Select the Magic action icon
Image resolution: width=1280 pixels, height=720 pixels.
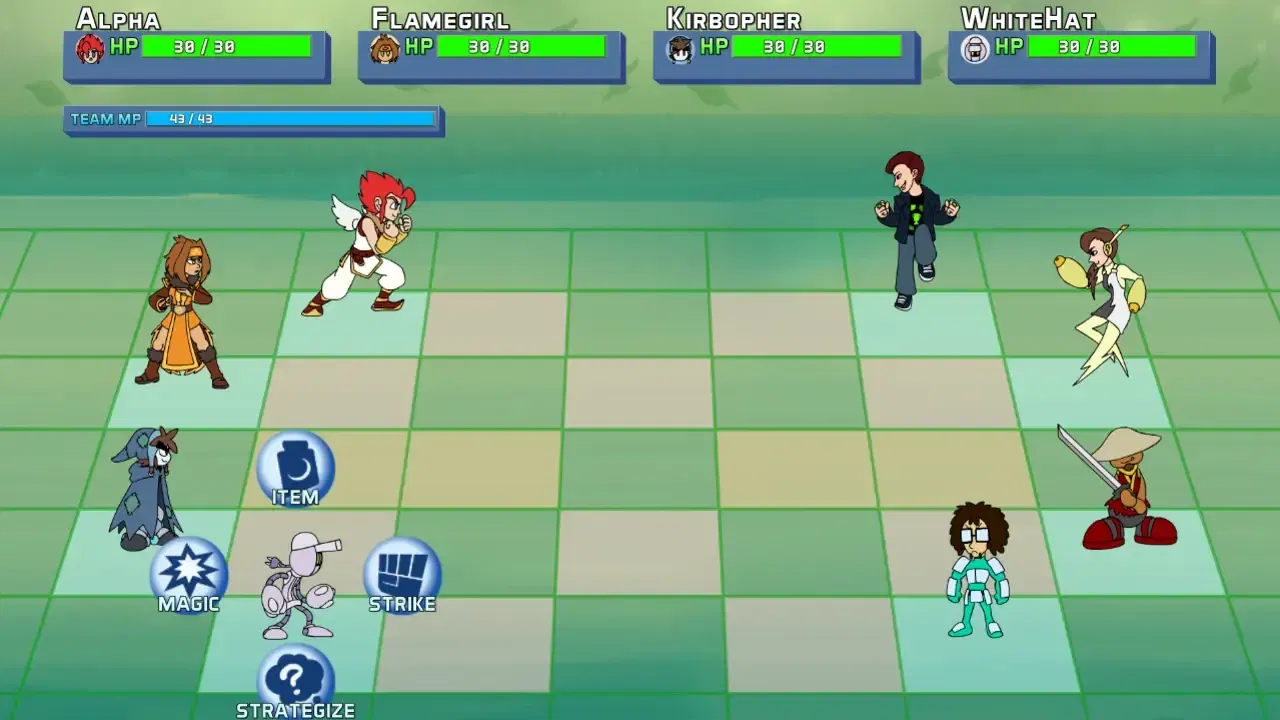188,575
